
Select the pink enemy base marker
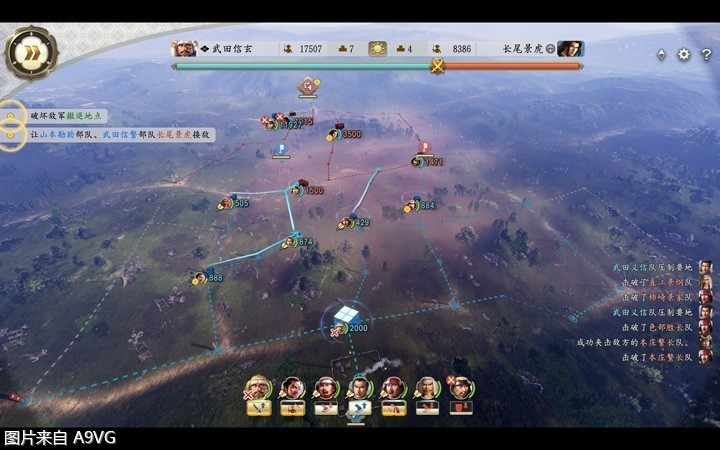coord(308,86)
